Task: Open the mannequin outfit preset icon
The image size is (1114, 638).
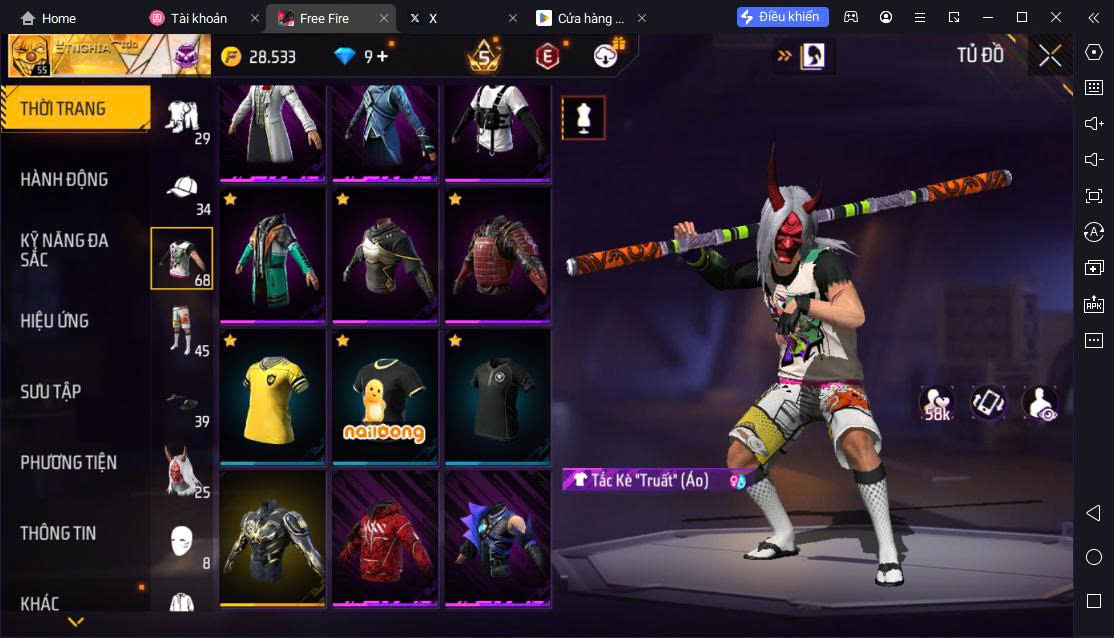Action: [583, 118]
